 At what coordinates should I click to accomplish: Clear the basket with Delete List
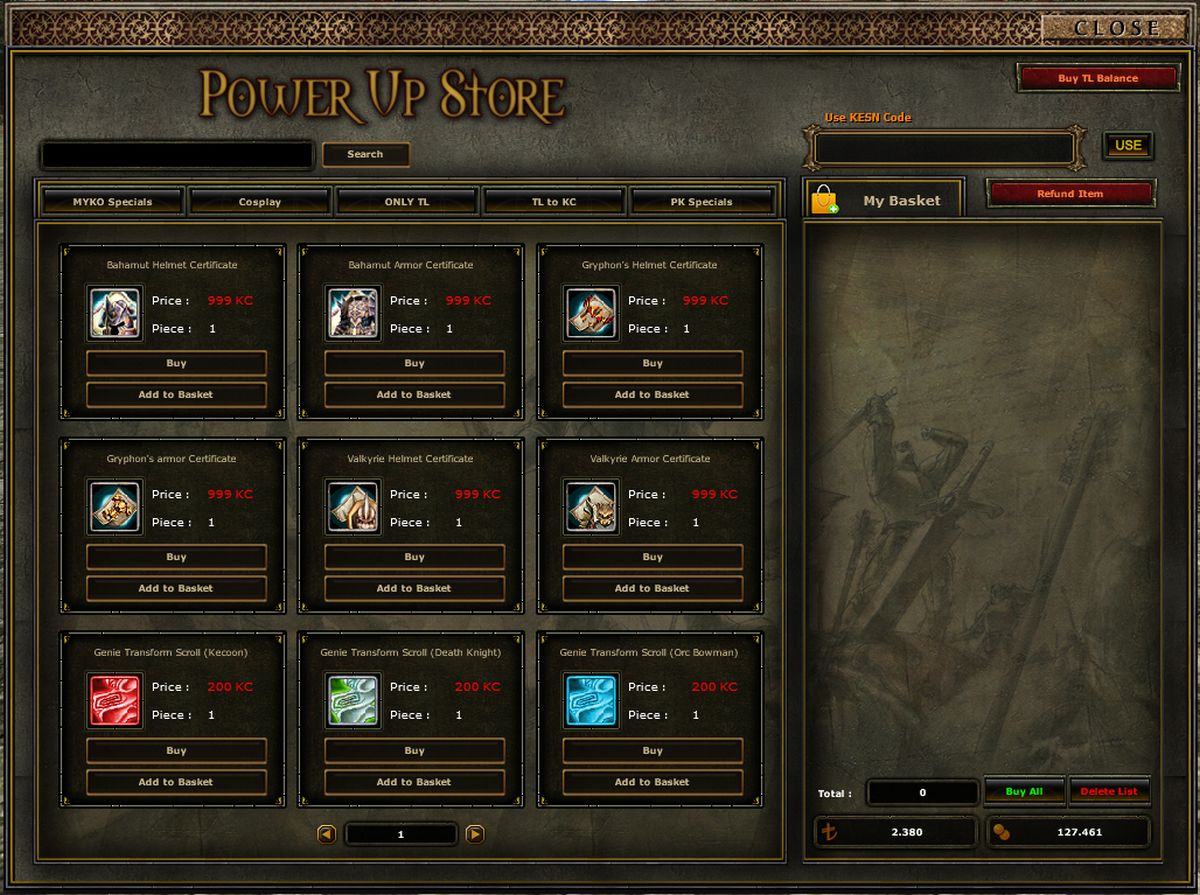pyautogui.click(x=1109, y=791)
